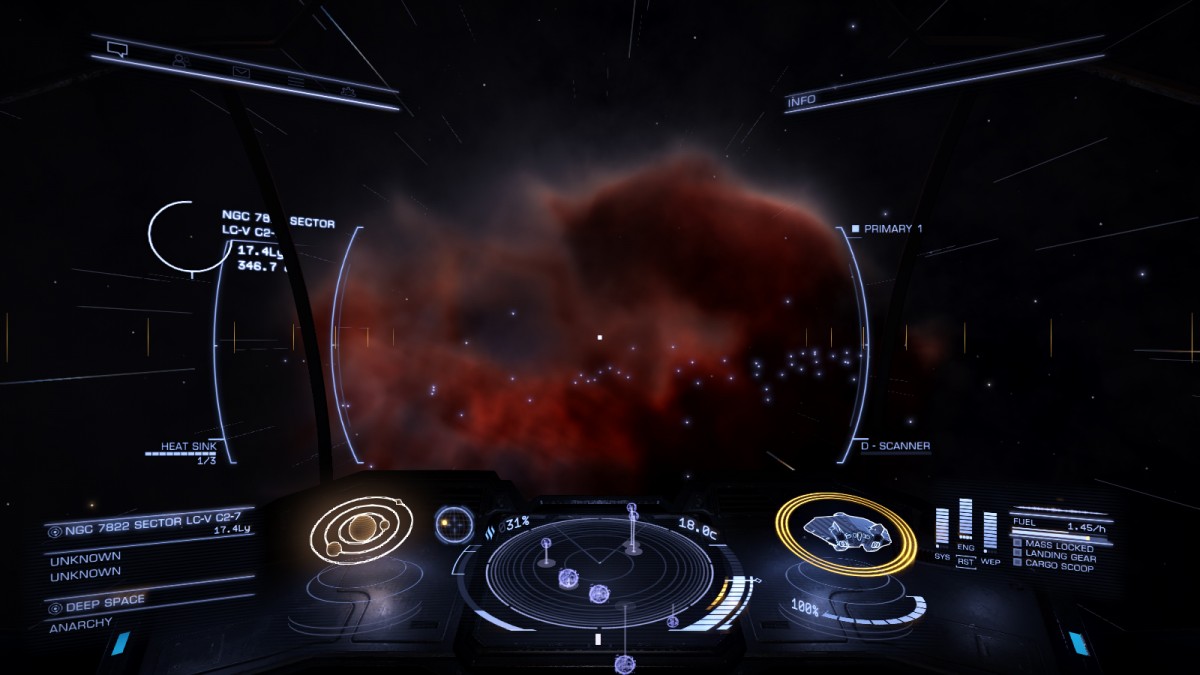Open the inbox envelope tab
The width and height of the screenshot is (1200, 675).
pyautogui.click(x=241, y=71)
